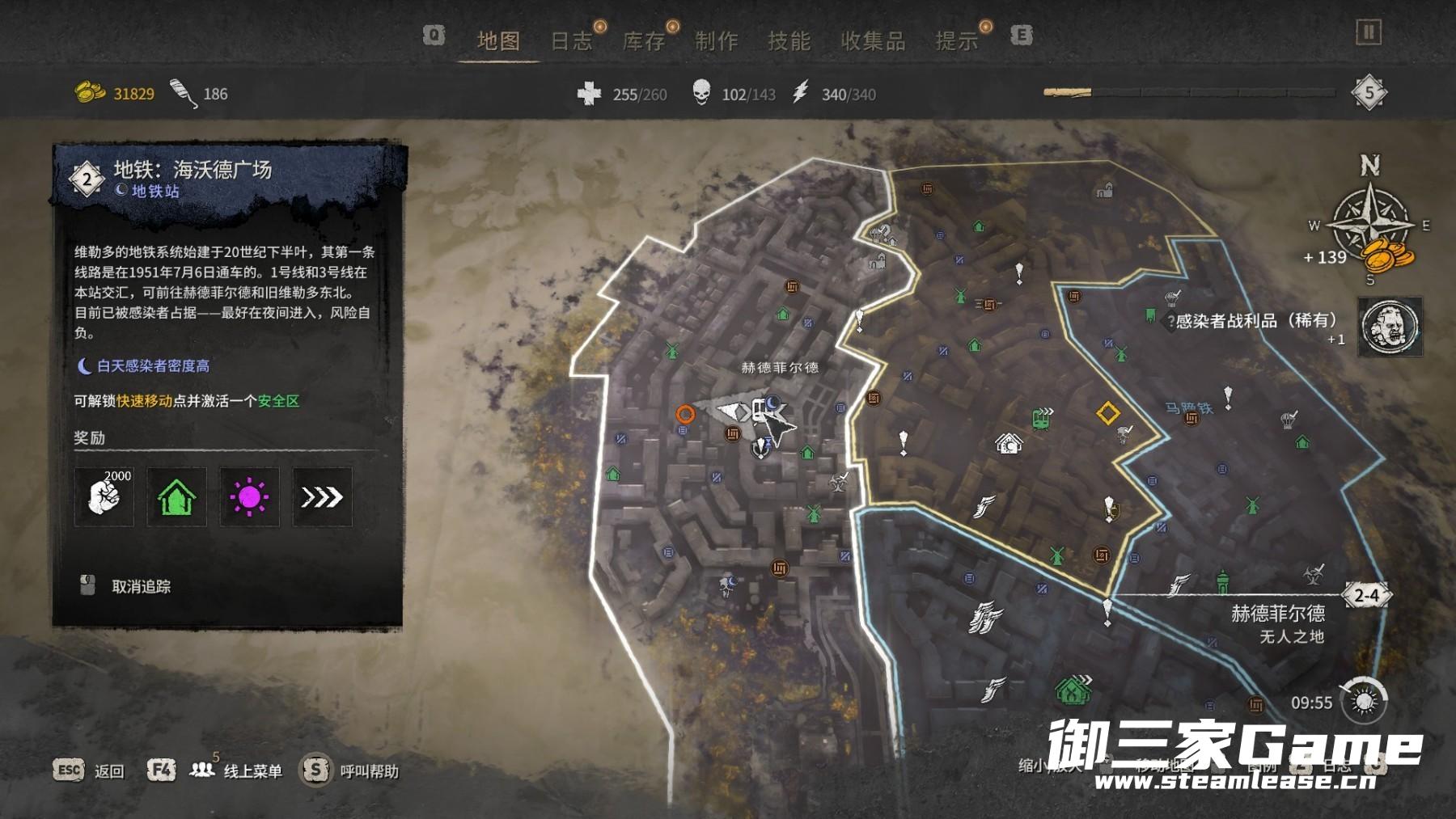Select 呼叫帮助 call for help
Image resolution: width=1456 pixels, height=819 pixels.
click(x=369, y=771)
